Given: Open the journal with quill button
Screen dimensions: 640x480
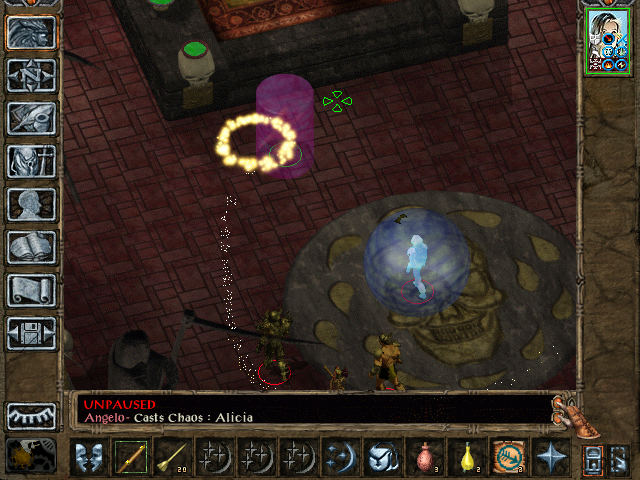Looking at the screenshot, I should pyautogui.click(x=31, y=118).
